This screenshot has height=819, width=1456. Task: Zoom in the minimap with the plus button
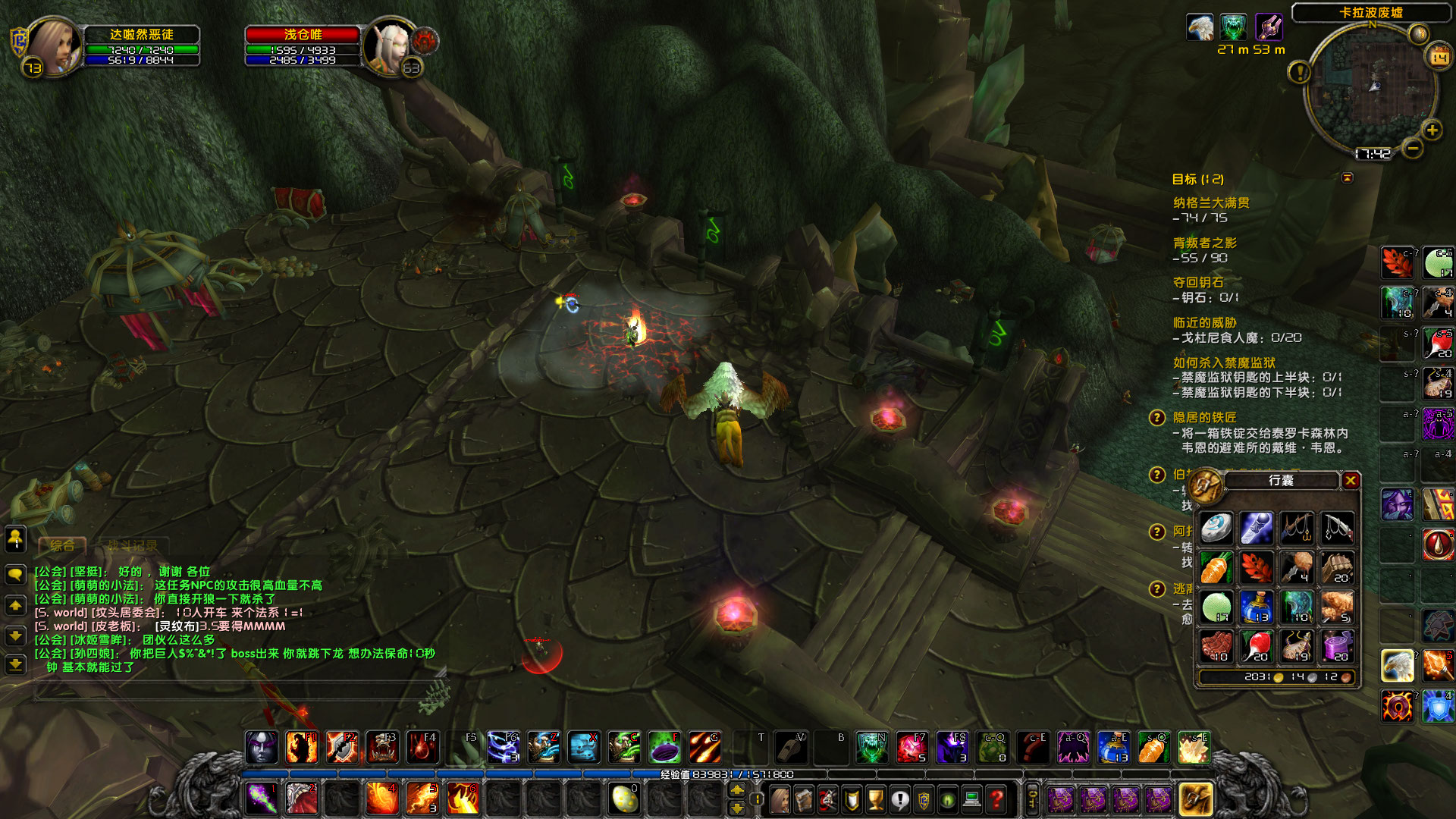1431,130
